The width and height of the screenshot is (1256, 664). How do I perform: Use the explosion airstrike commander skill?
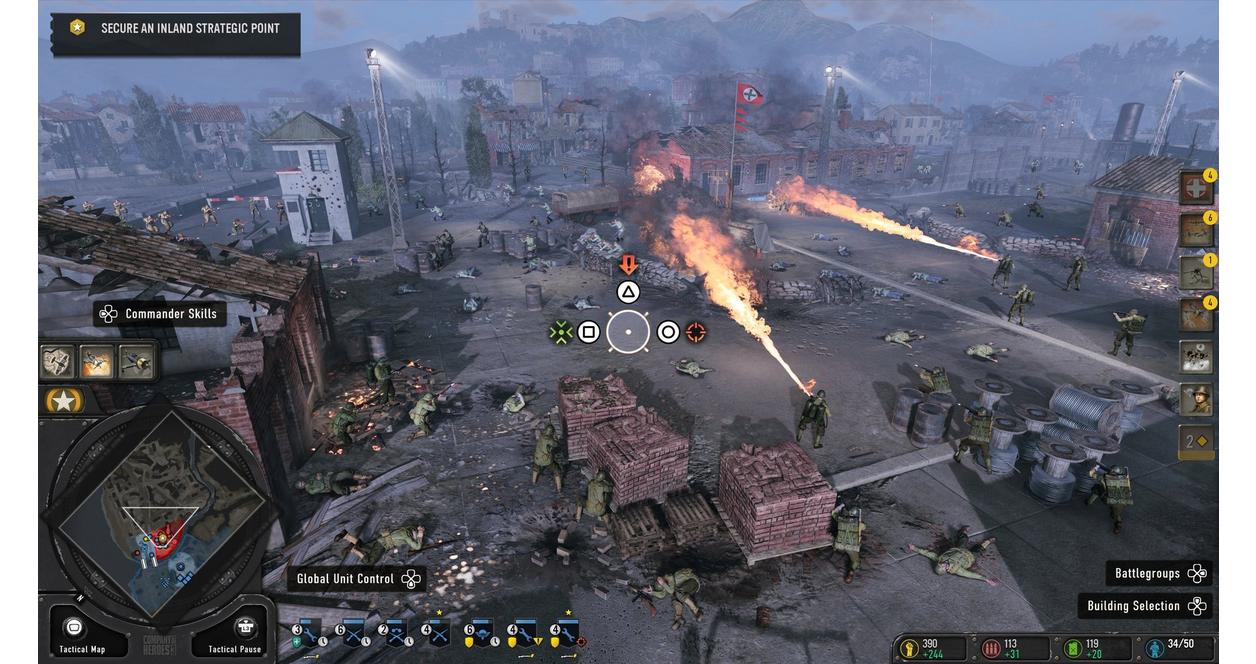click(97, 361)
